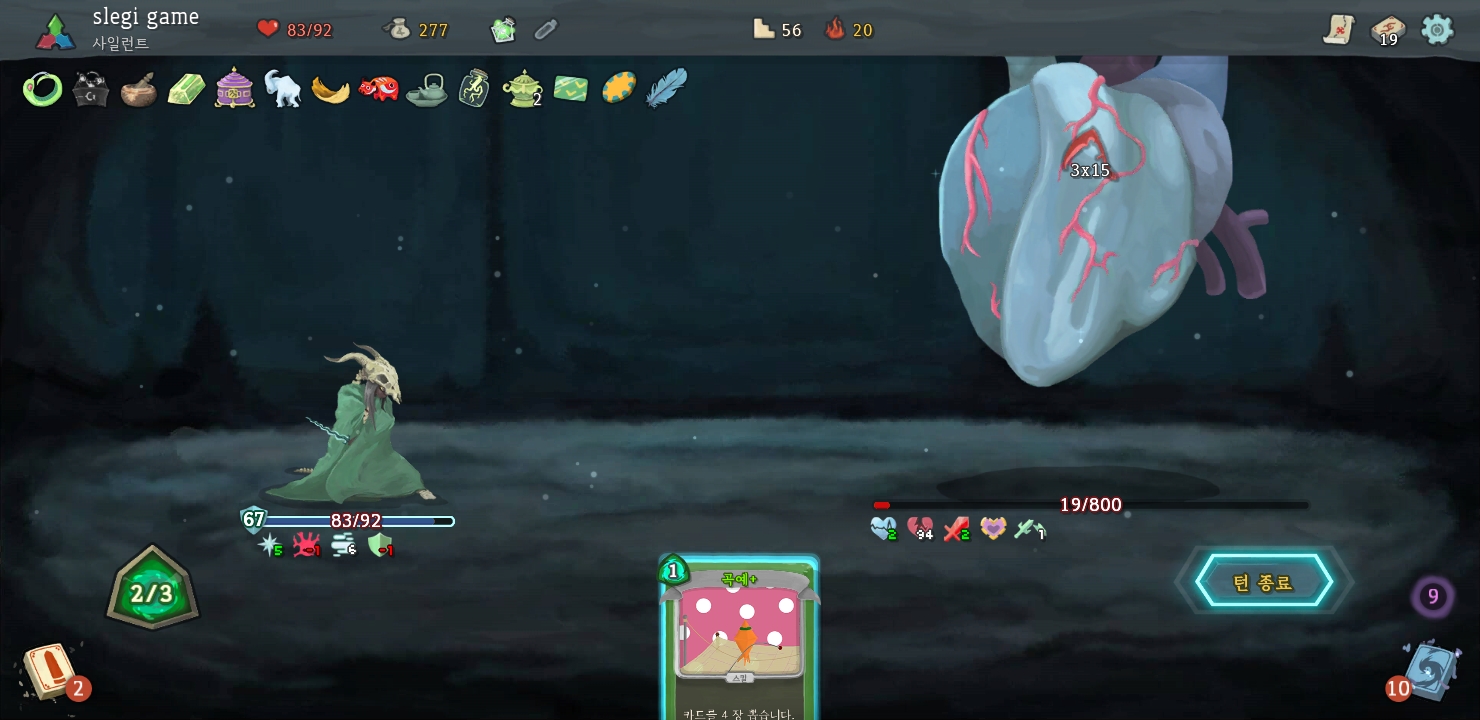
Task: Check the purple lidded box relic
Action: click(235, 88)
